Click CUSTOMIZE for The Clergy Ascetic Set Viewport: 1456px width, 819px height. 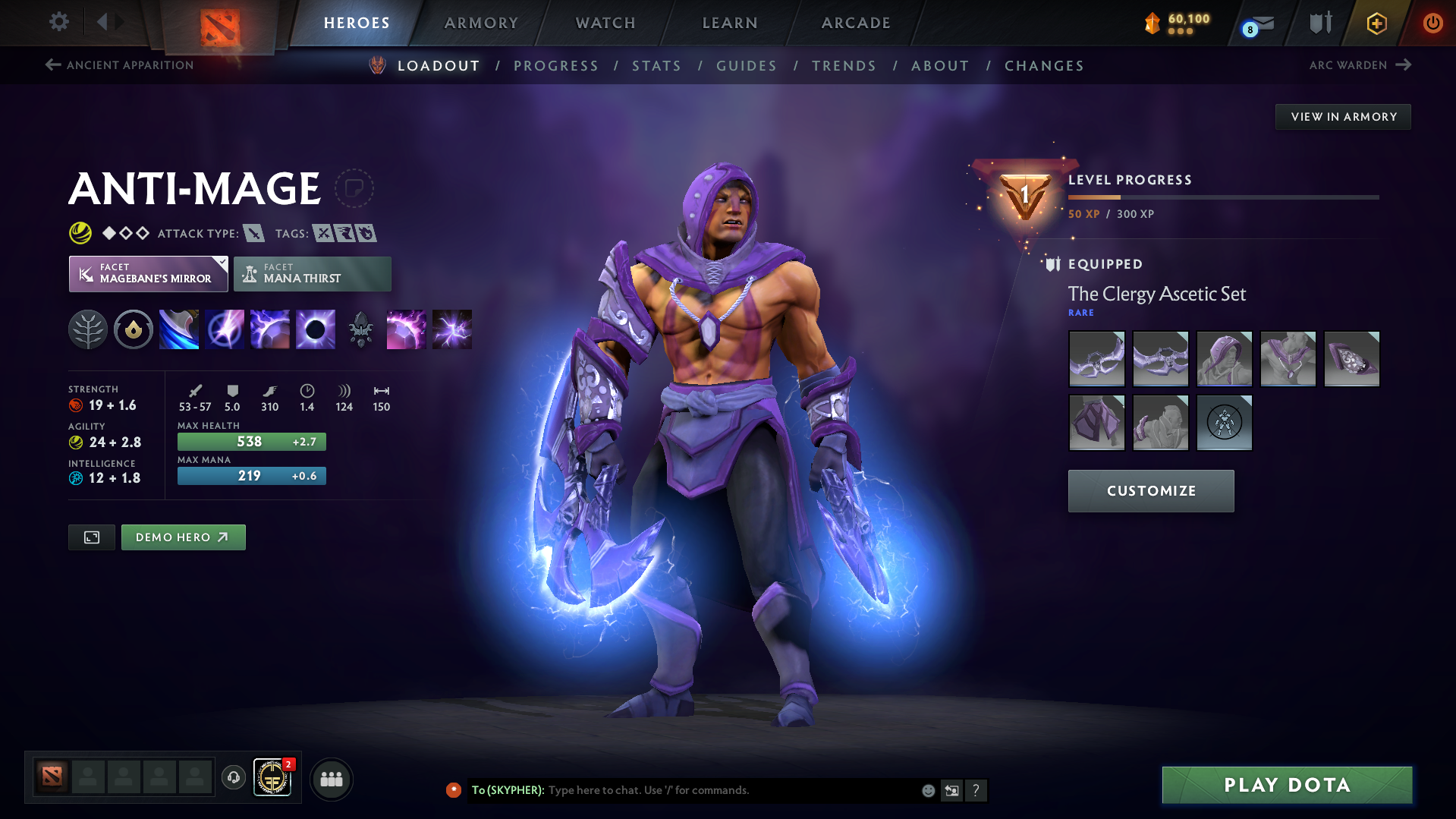coord(1149,490)
